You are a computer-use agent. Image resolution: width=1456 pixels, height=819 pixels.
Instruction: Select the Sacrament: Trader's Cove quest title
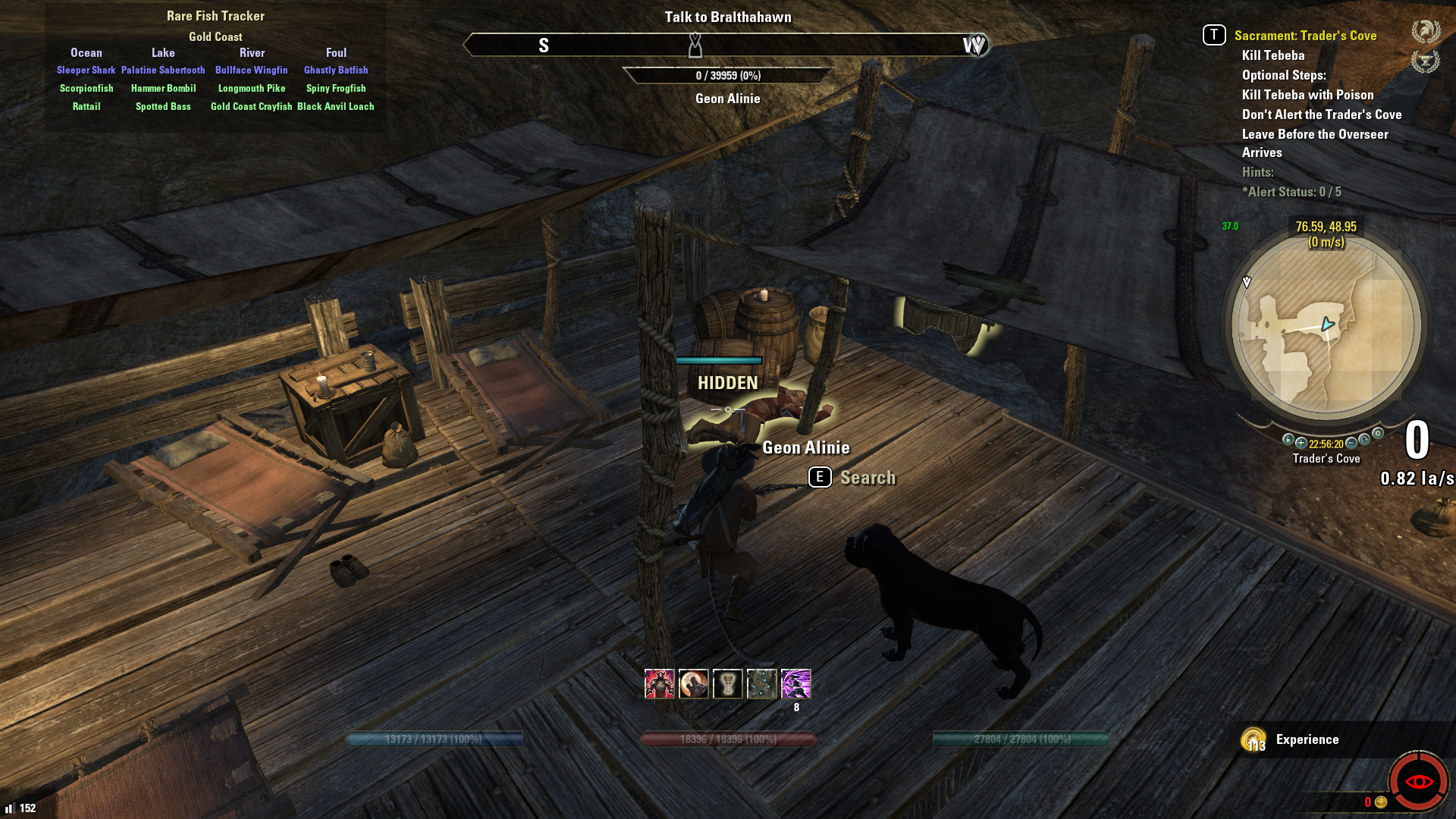[x=1305, y=36]
